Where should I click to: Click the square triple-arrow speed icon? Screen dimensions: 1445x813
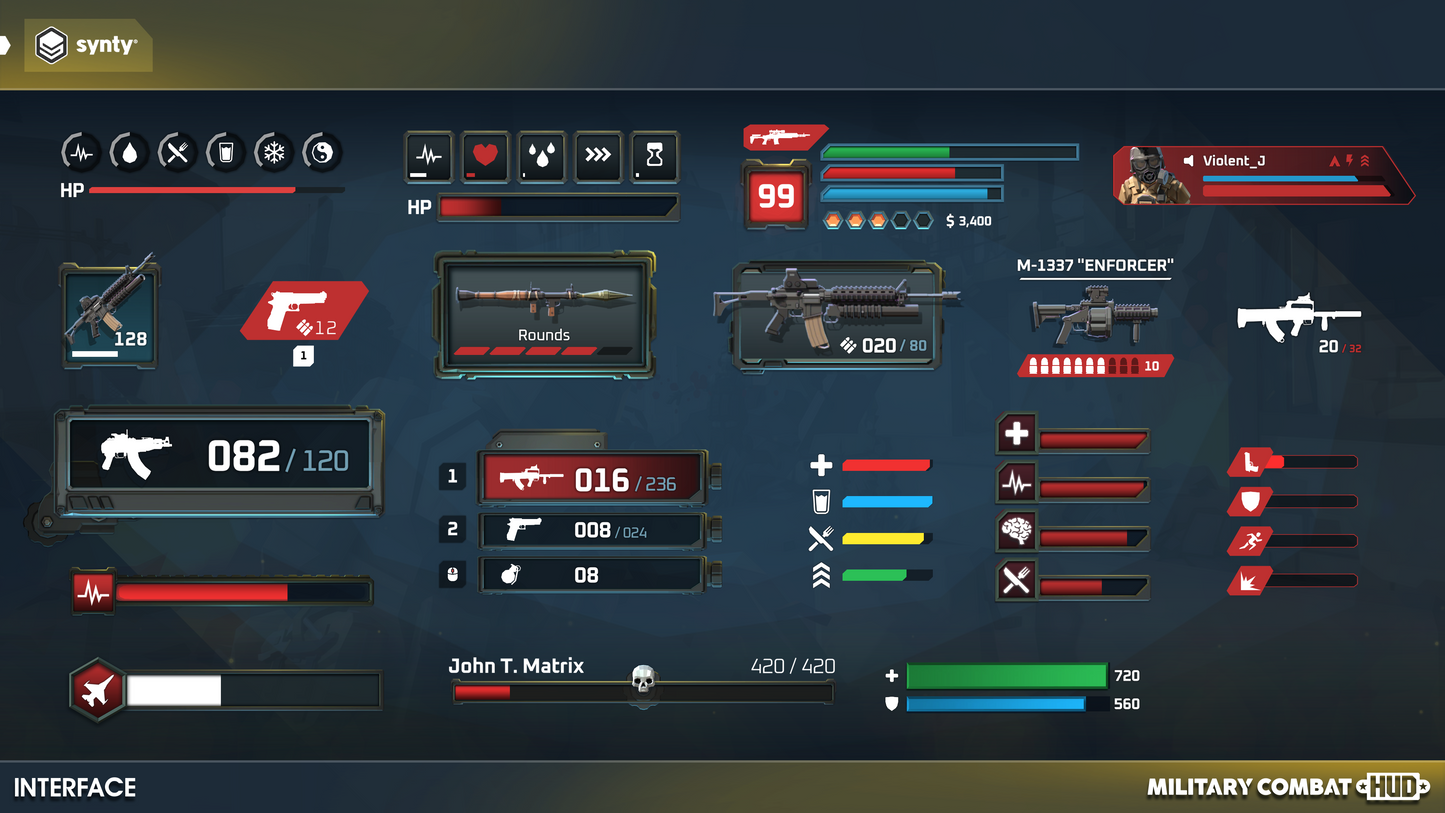(x=598, y=156)
